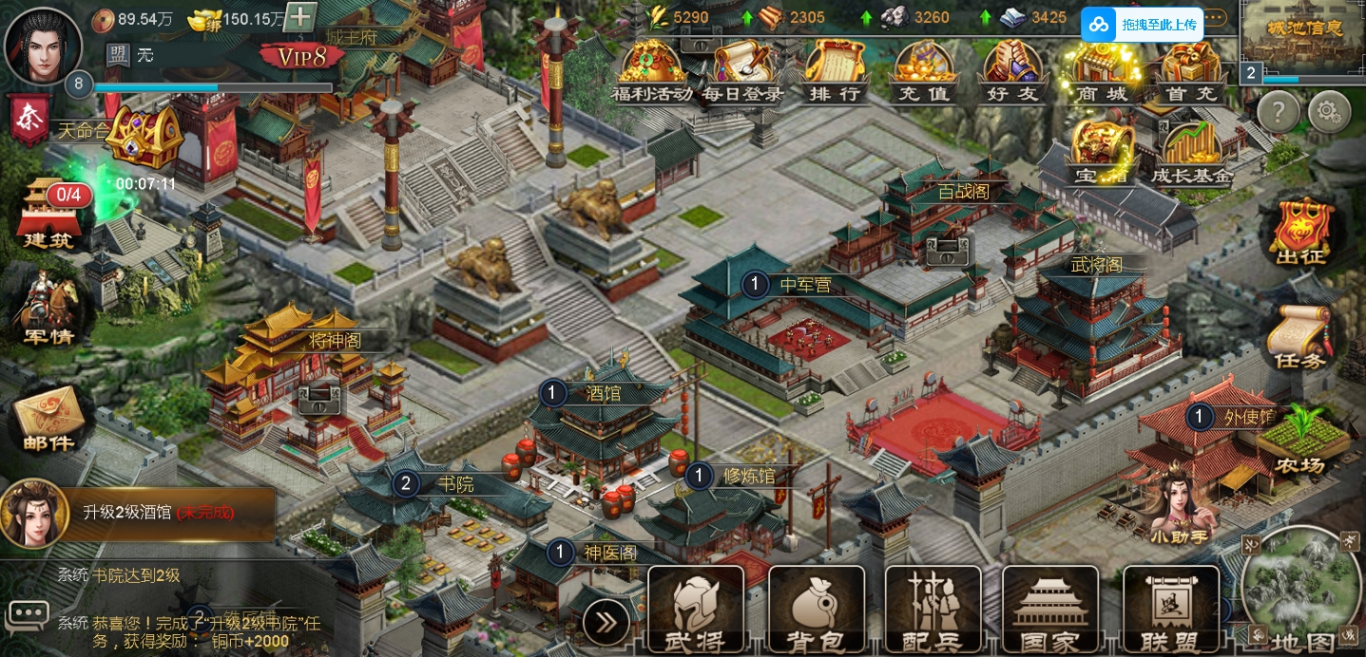Open the gear settings button
The width and height of the screenshot is (1366, 657).
pos(1329,111)
